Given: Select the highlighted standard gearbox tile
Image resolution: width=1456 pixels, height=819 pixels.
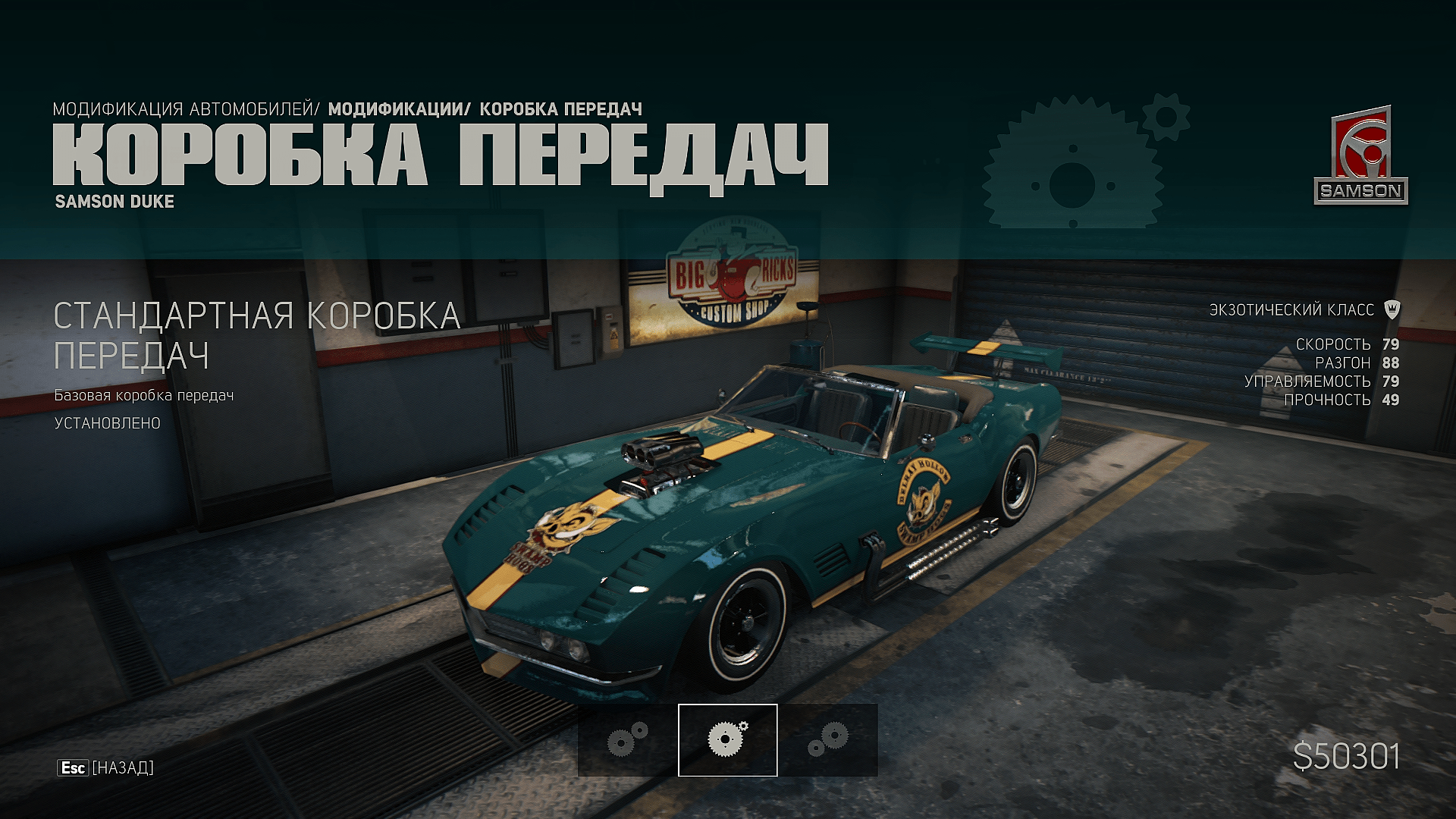Looking at the screenshot, I should (727, 739).
